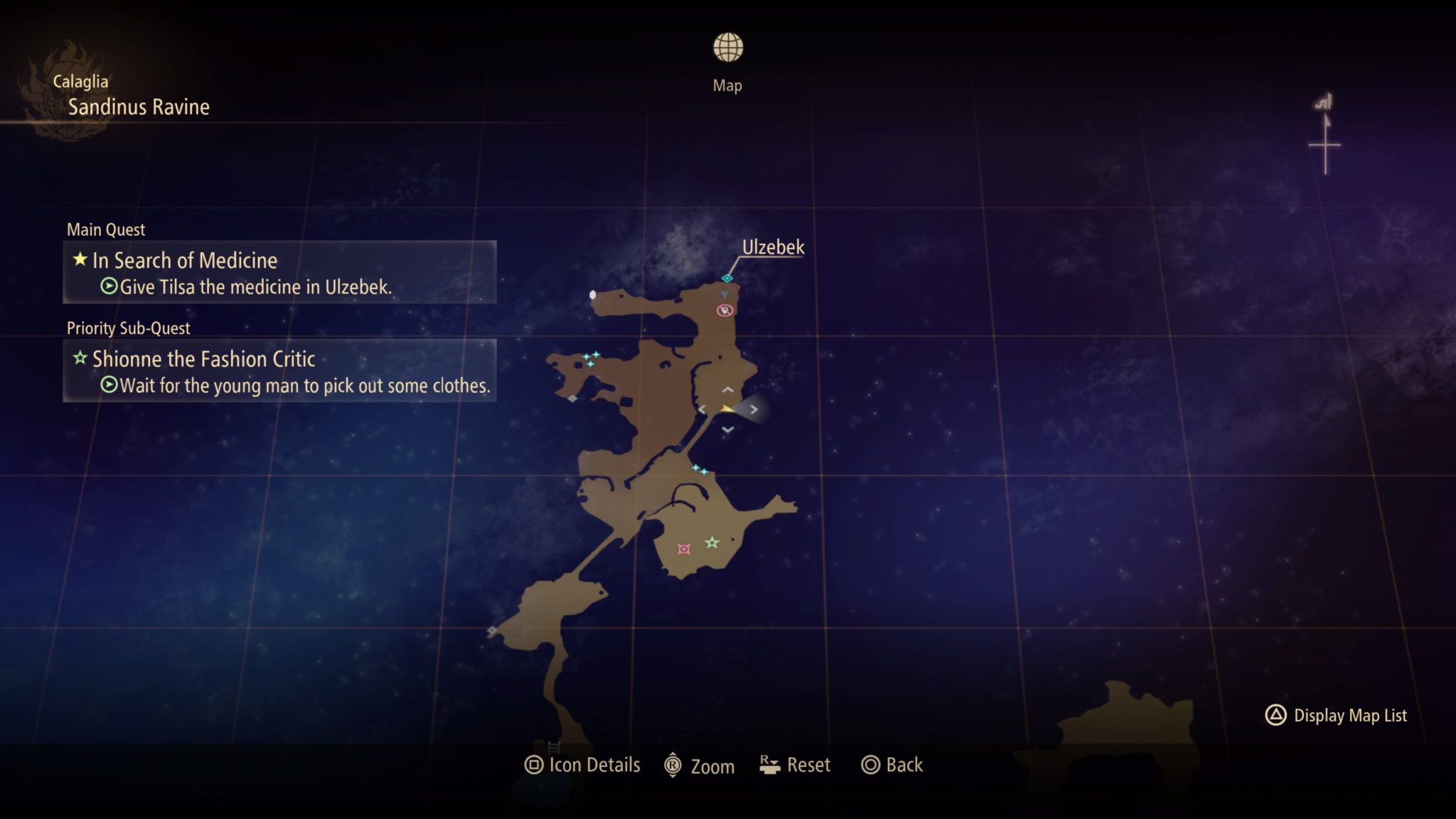Screen dimensions: 1456x819
Task: Select the yellow player position arrow
Action: point(727,409)
